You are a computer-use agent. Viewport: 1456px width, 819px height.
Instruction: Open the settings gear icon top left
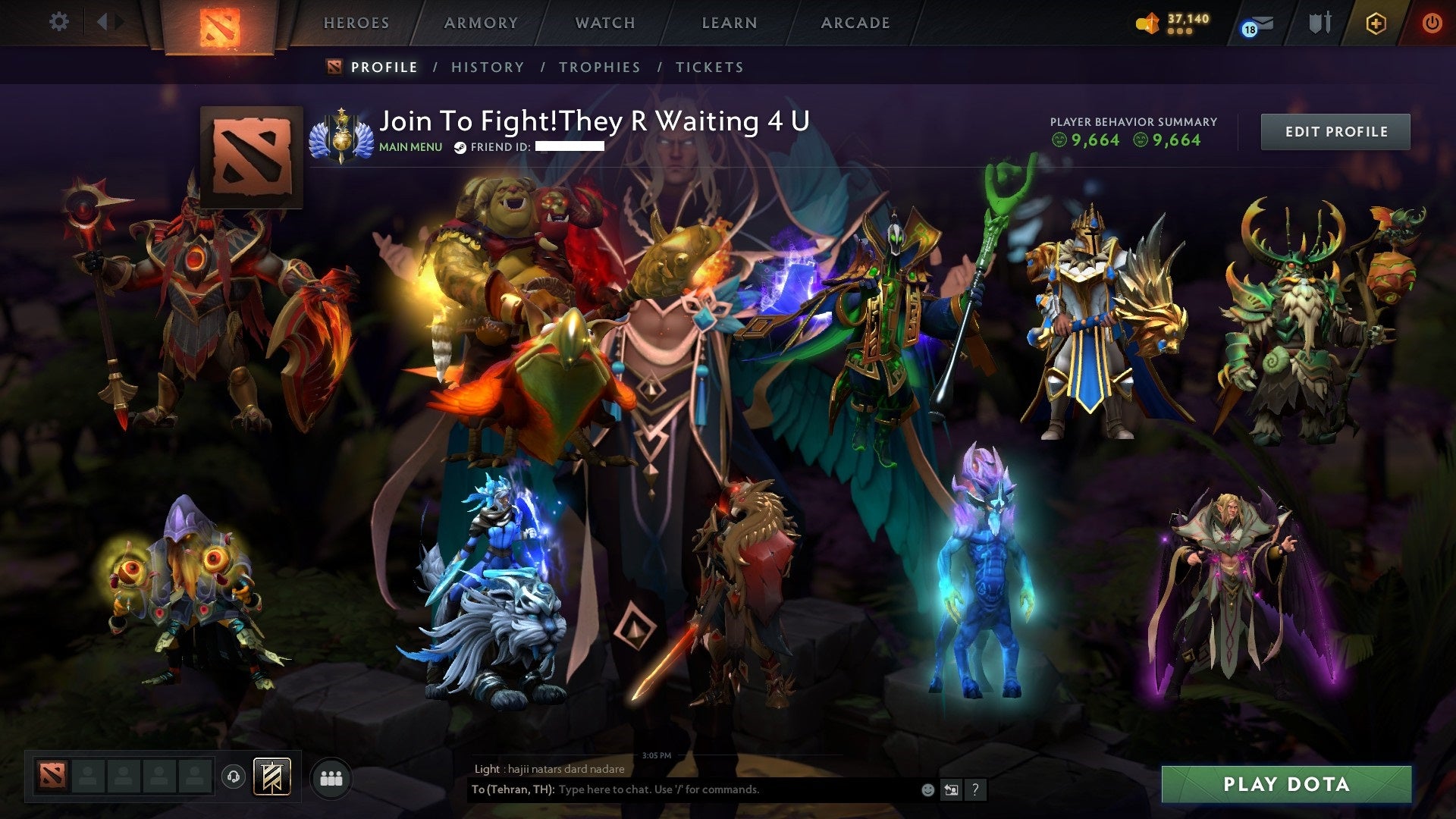pyautogui.click(x=59, y=21)
